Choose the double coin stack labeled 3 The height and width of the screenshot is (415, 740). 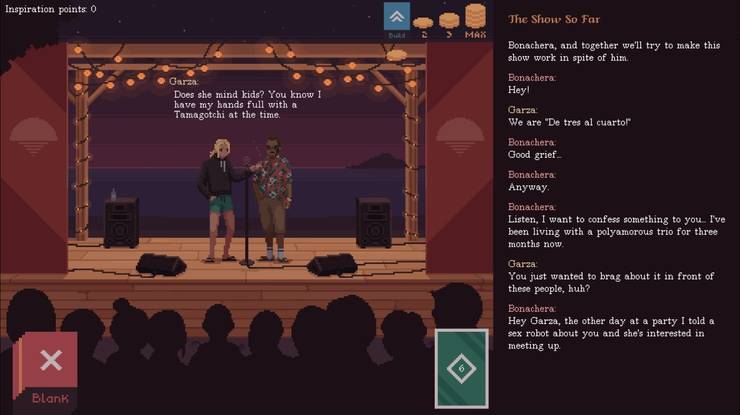tap(449, 22)
